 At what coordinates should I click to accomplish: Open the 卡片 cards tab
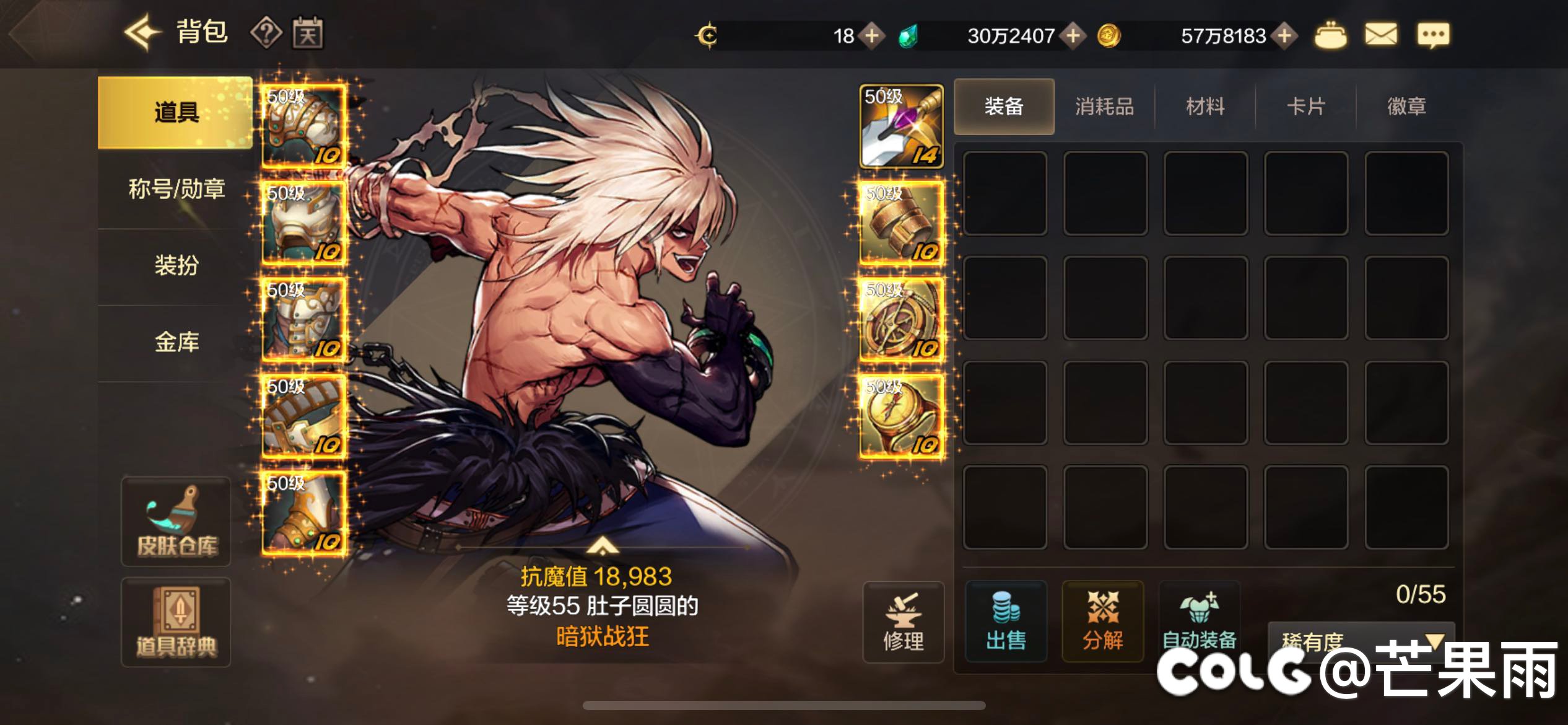tap(1305, 107)
